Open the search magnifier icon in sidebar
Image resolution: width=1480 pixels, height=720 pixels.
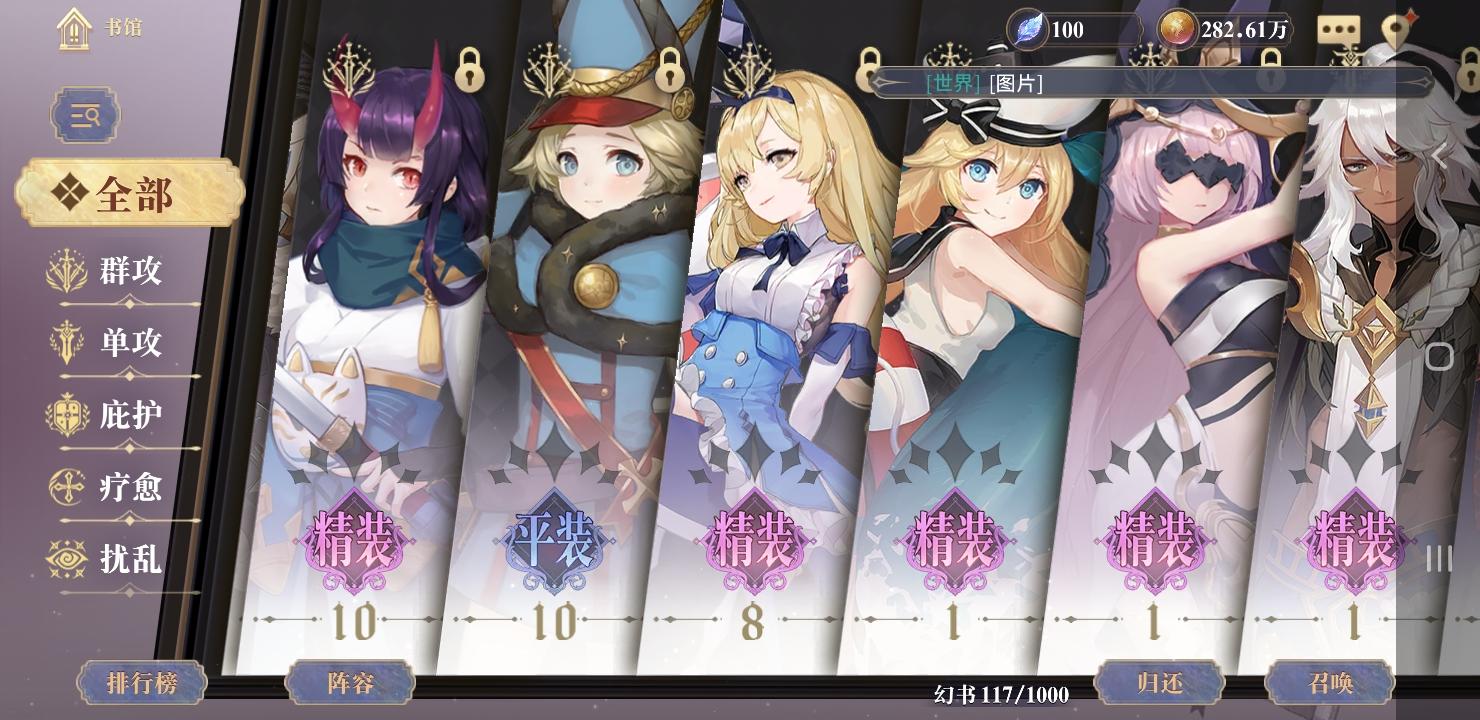(x=84, y=114)
